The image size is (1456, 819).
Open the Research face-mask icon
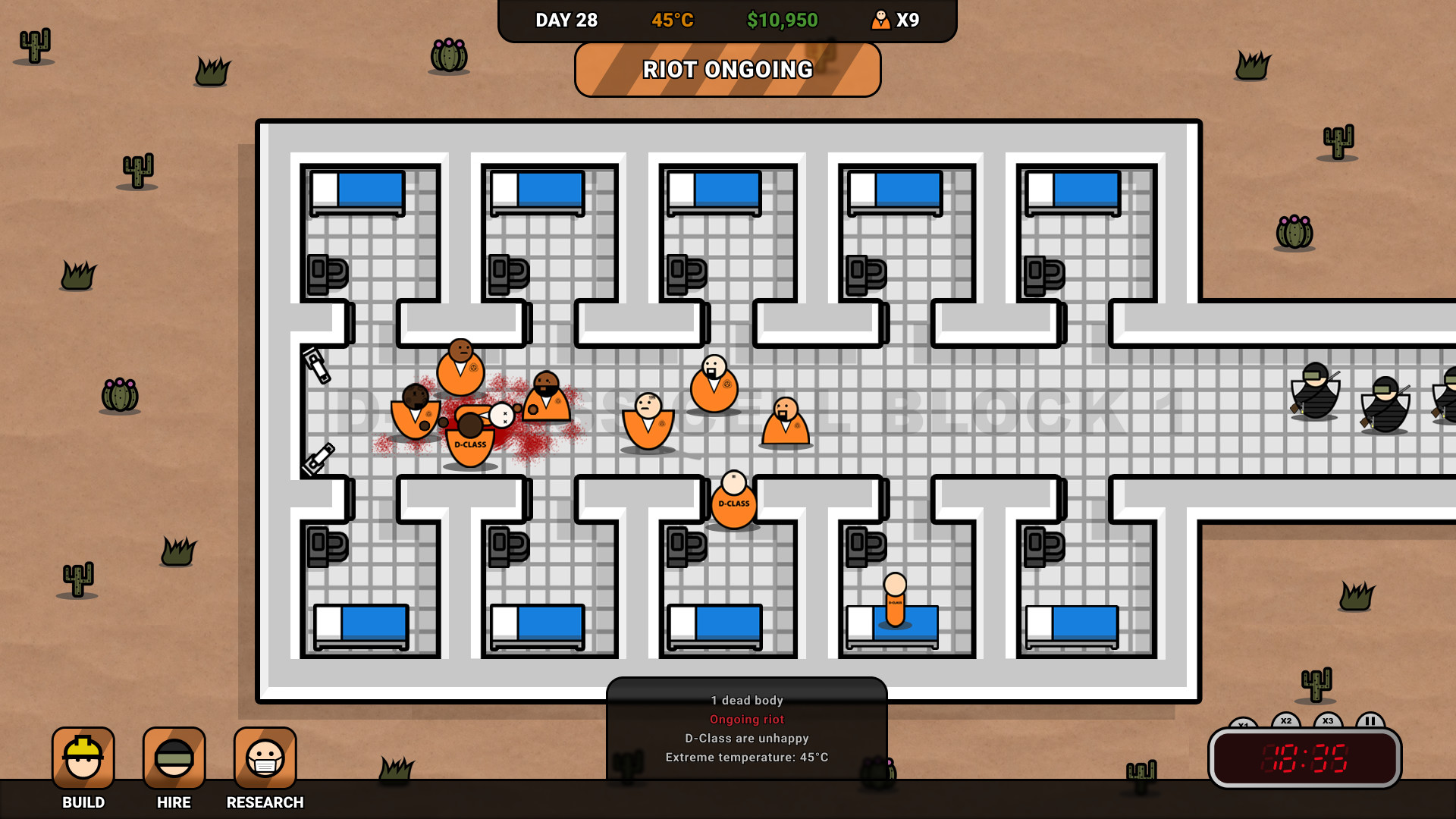tap(265, 756)
